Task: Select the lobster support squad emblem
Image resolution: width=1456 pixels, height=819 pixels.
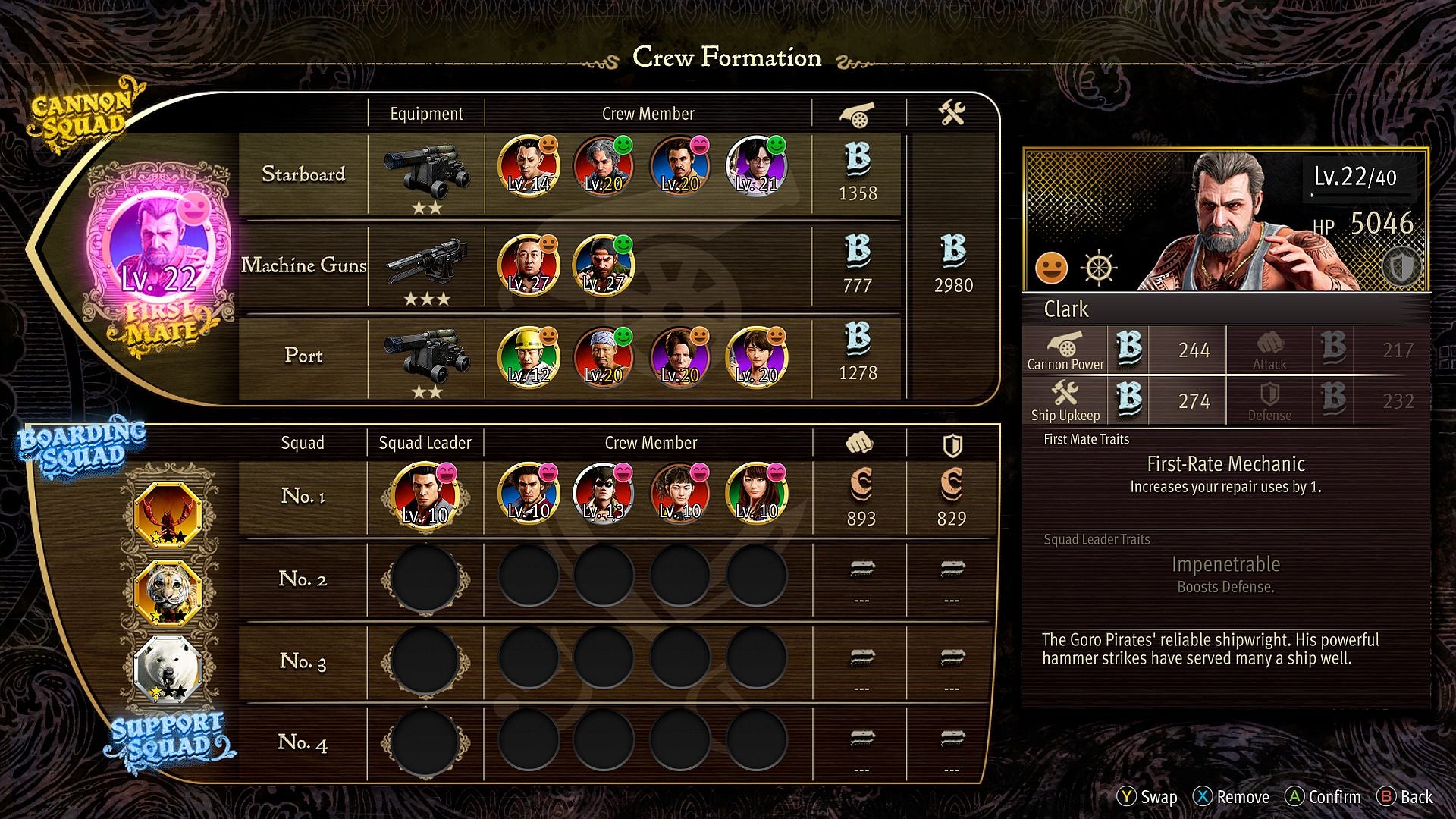Action: [168, 514]
